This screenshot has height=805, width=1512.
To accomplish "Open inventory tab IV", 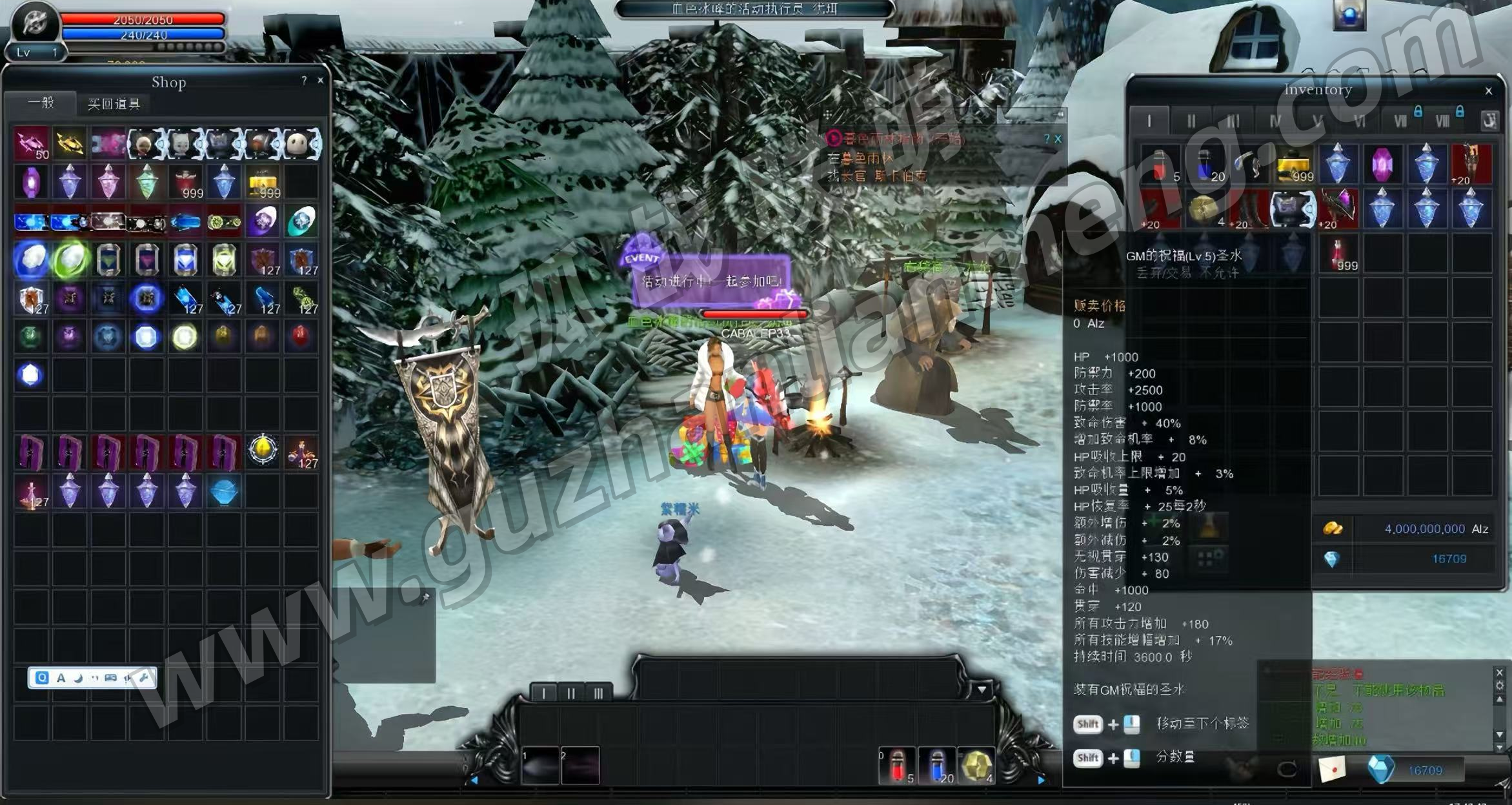I will coord(1275,121).
